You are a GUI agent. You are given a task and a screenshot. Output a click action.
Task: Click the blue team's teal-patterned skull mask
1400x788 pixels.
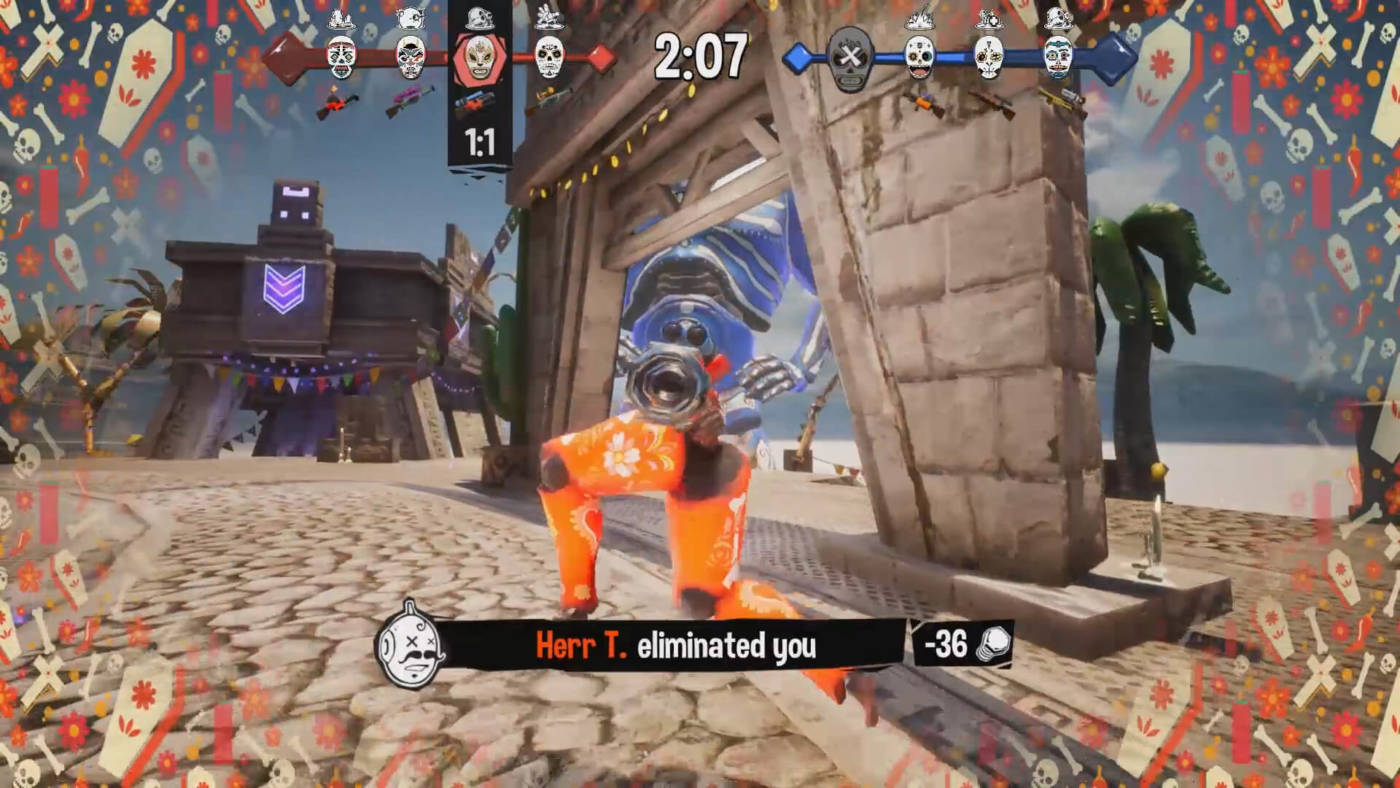click(1058, 56)
